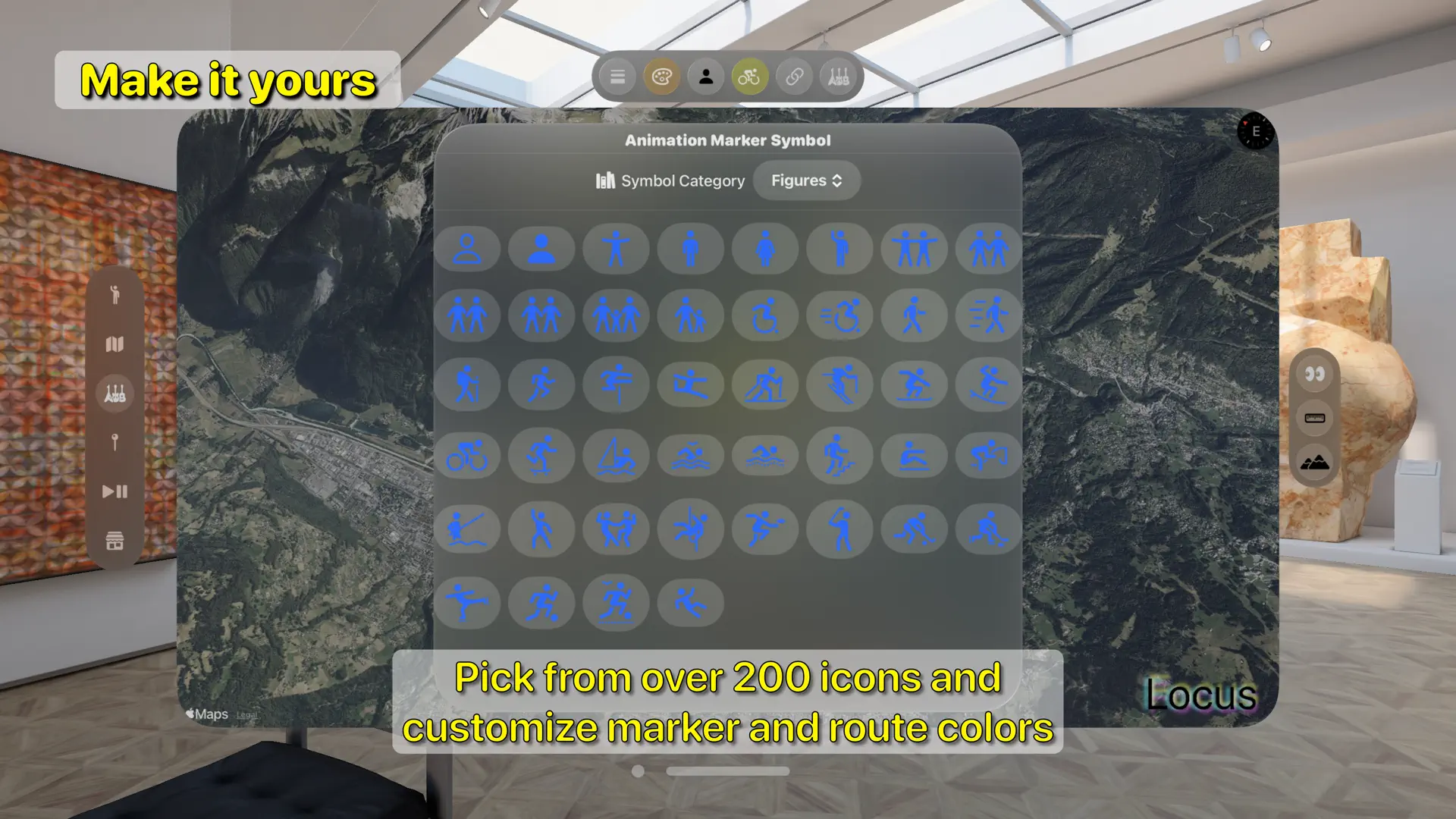Select the cyclist figure symbol

point(468,456)
